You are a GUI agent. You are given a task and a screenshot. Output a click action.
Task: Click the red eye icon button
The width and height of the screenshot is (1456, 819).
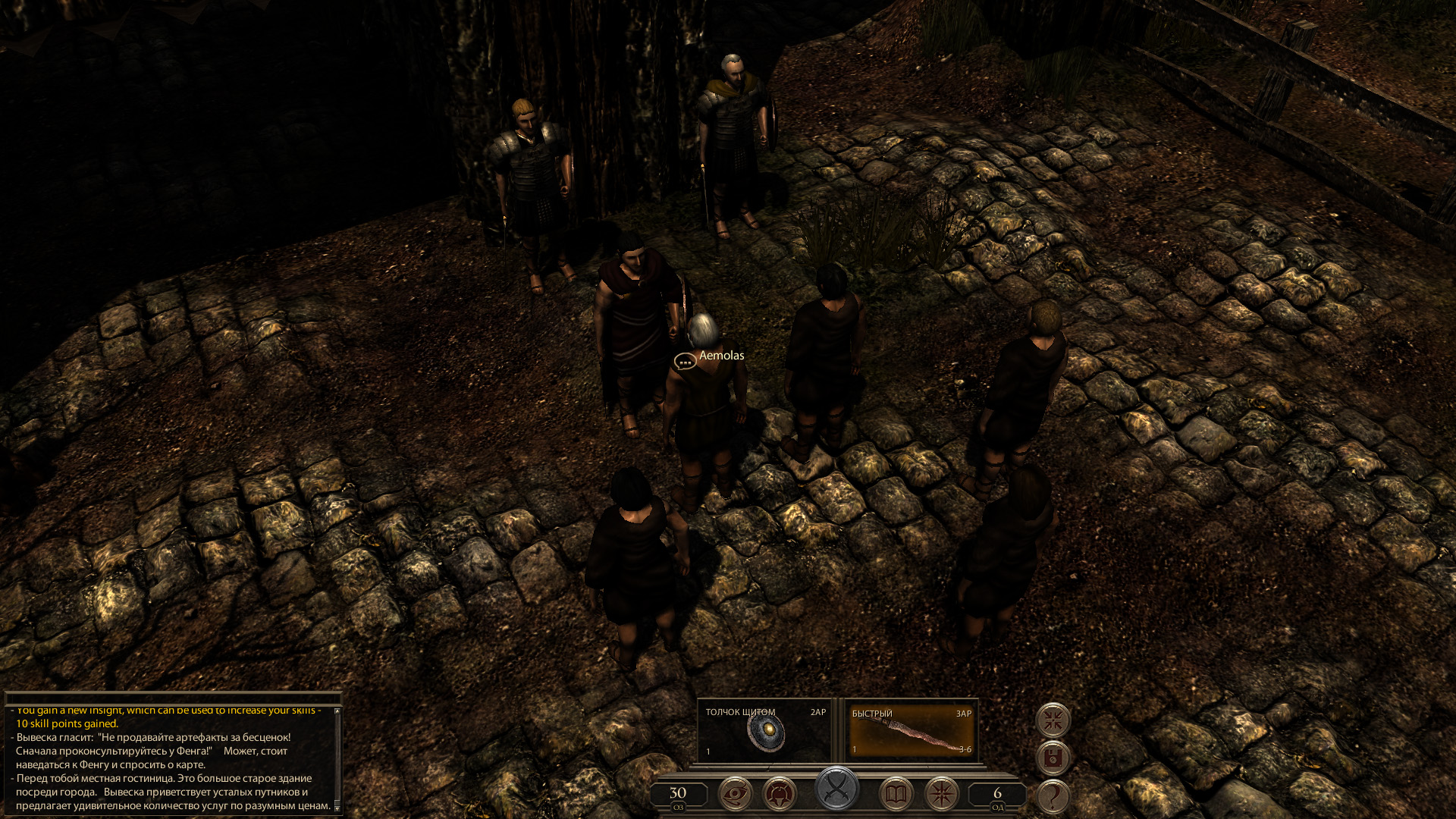pos(735,794)
